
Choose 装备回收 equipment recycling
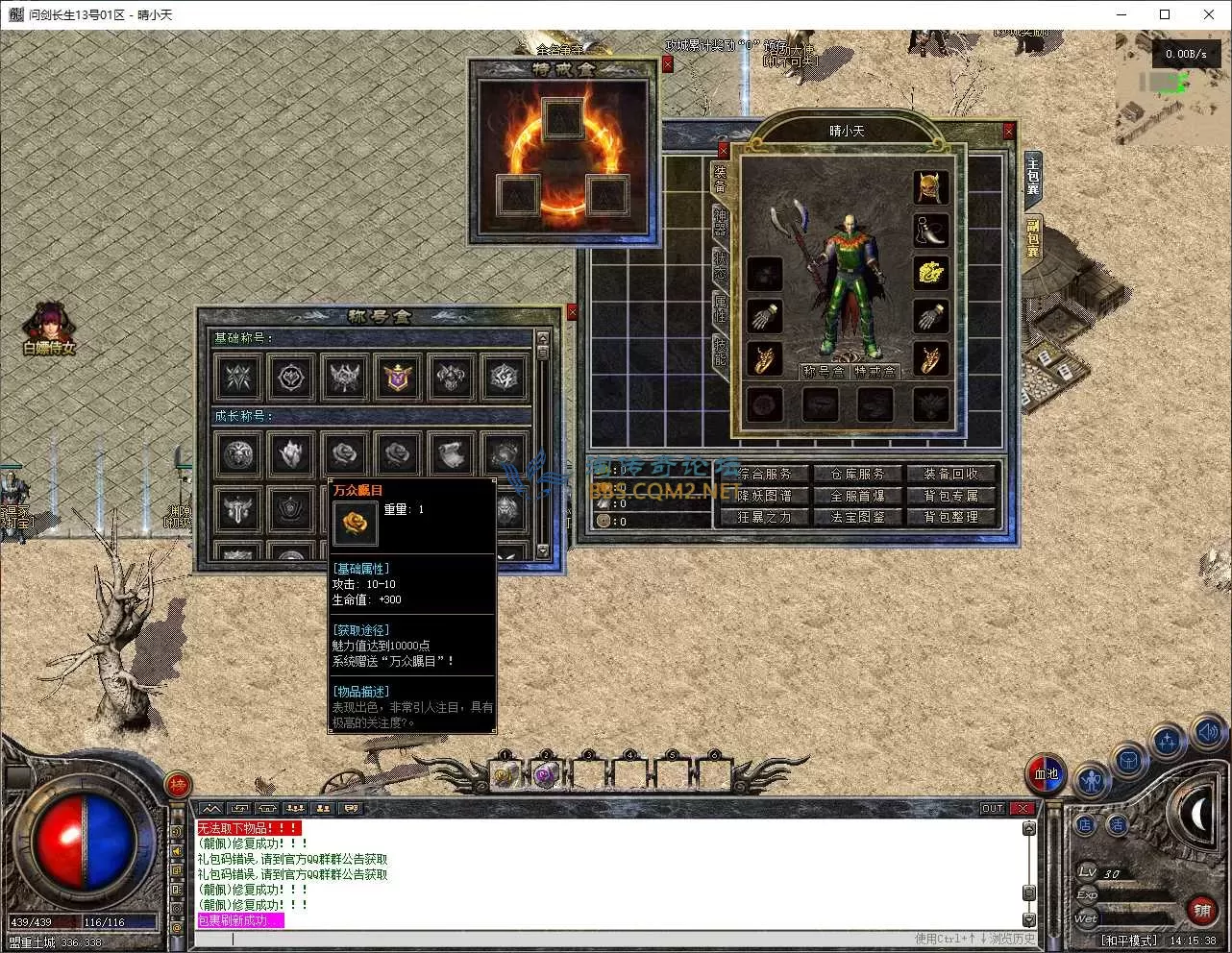pos(950,474)
